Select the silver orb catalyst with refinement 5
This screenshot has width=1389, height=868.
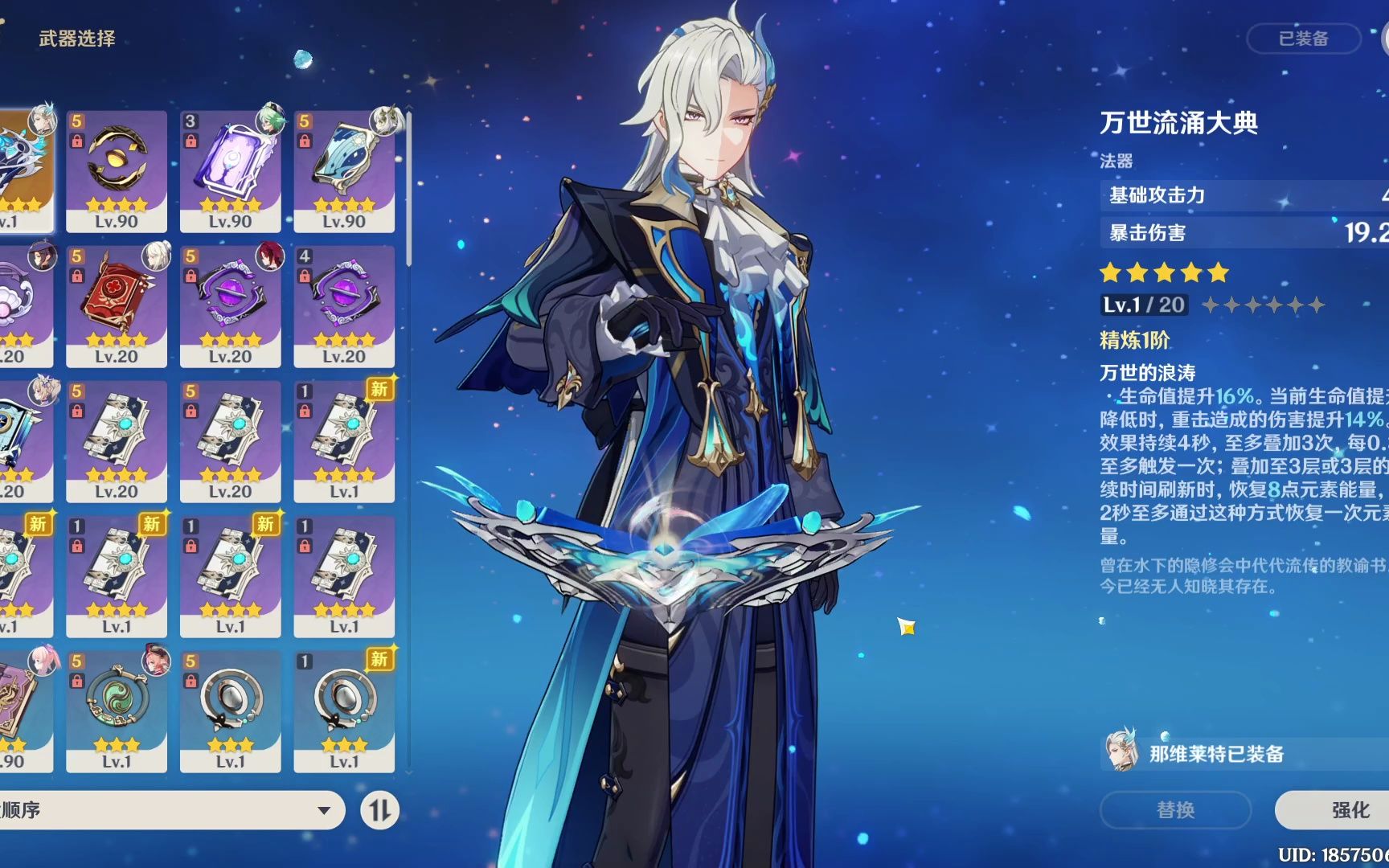tap(230, 711)
